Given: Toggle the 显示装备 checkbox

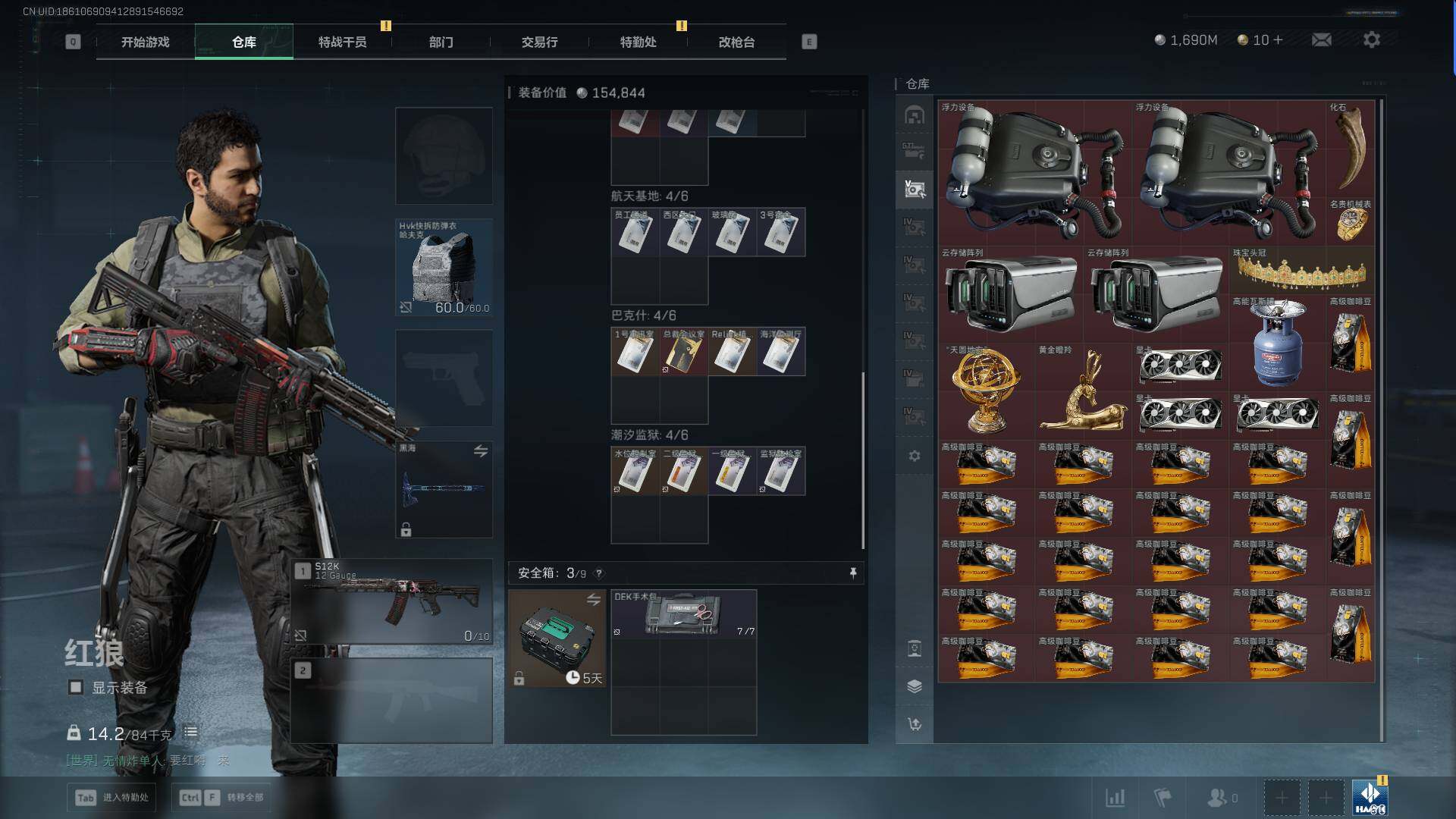Looking at the screenshot, I should tap(76, 687).
